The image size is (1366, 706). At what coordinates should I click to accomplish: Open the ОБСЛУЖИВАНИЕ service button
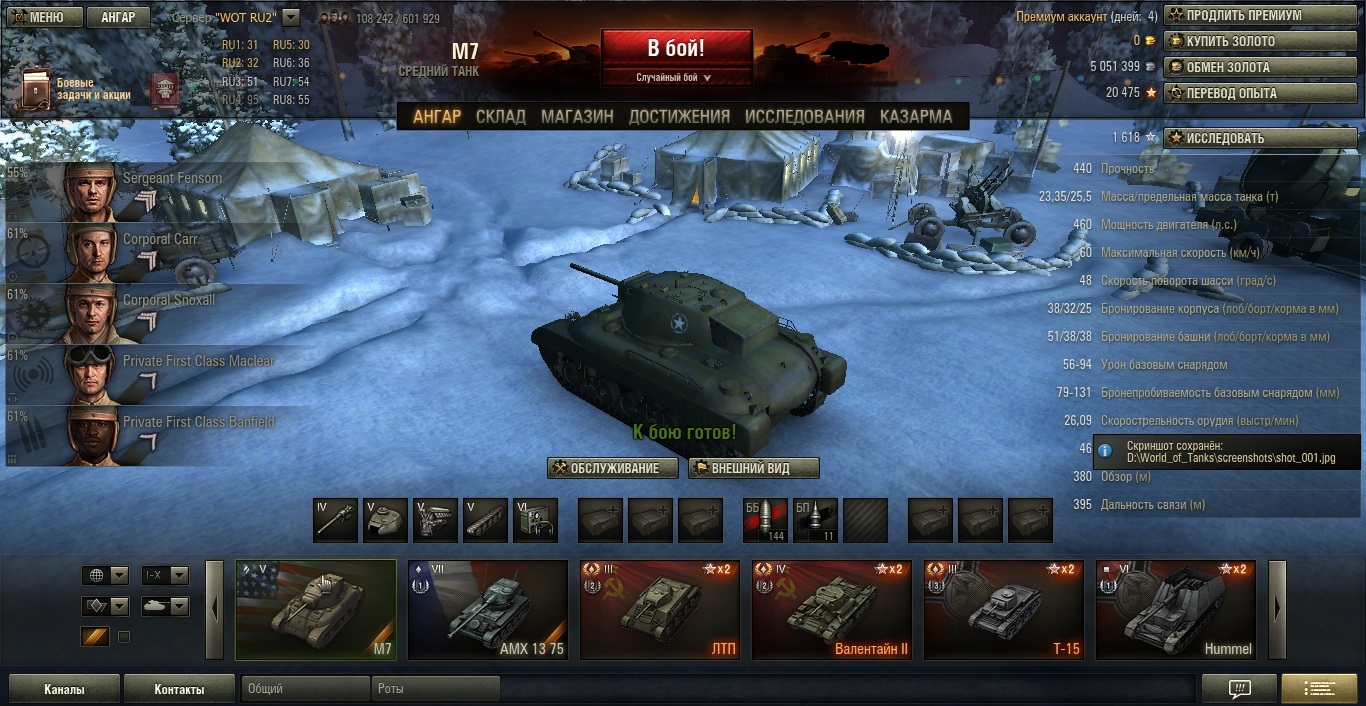tap(613, 468)
